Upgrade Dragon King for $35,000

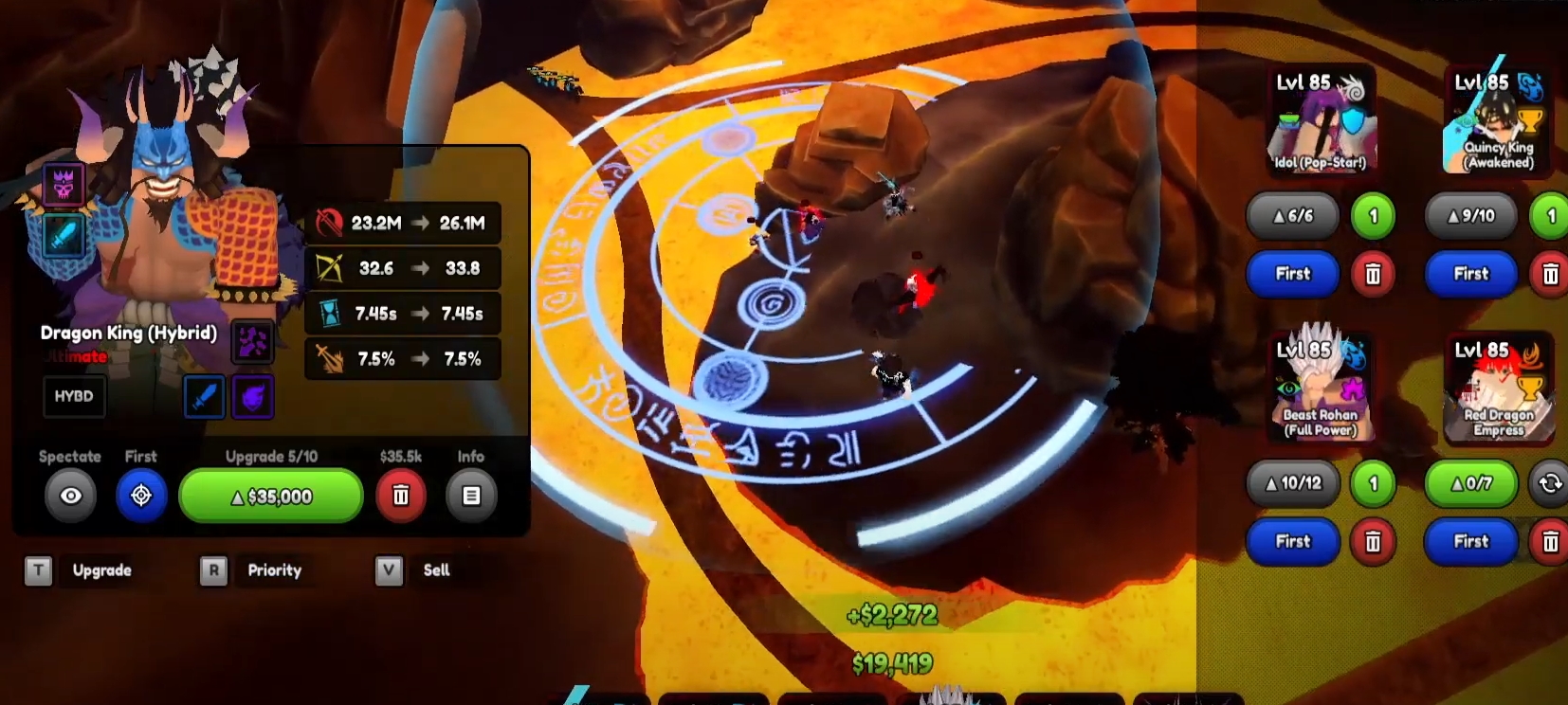[x=271, y=496]
